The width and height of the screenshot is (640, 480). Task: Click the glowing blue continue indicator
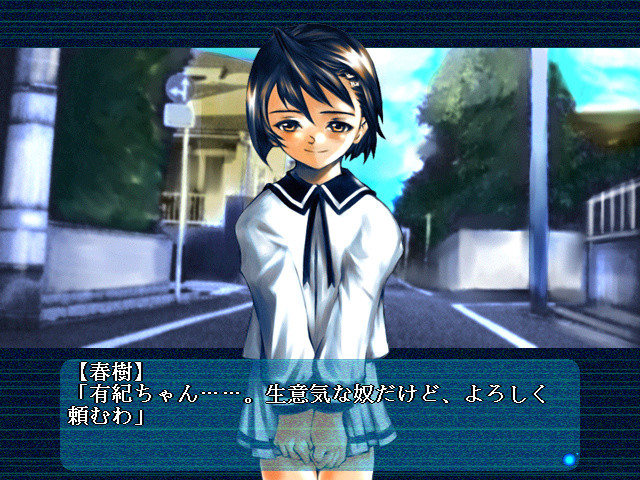569,459
